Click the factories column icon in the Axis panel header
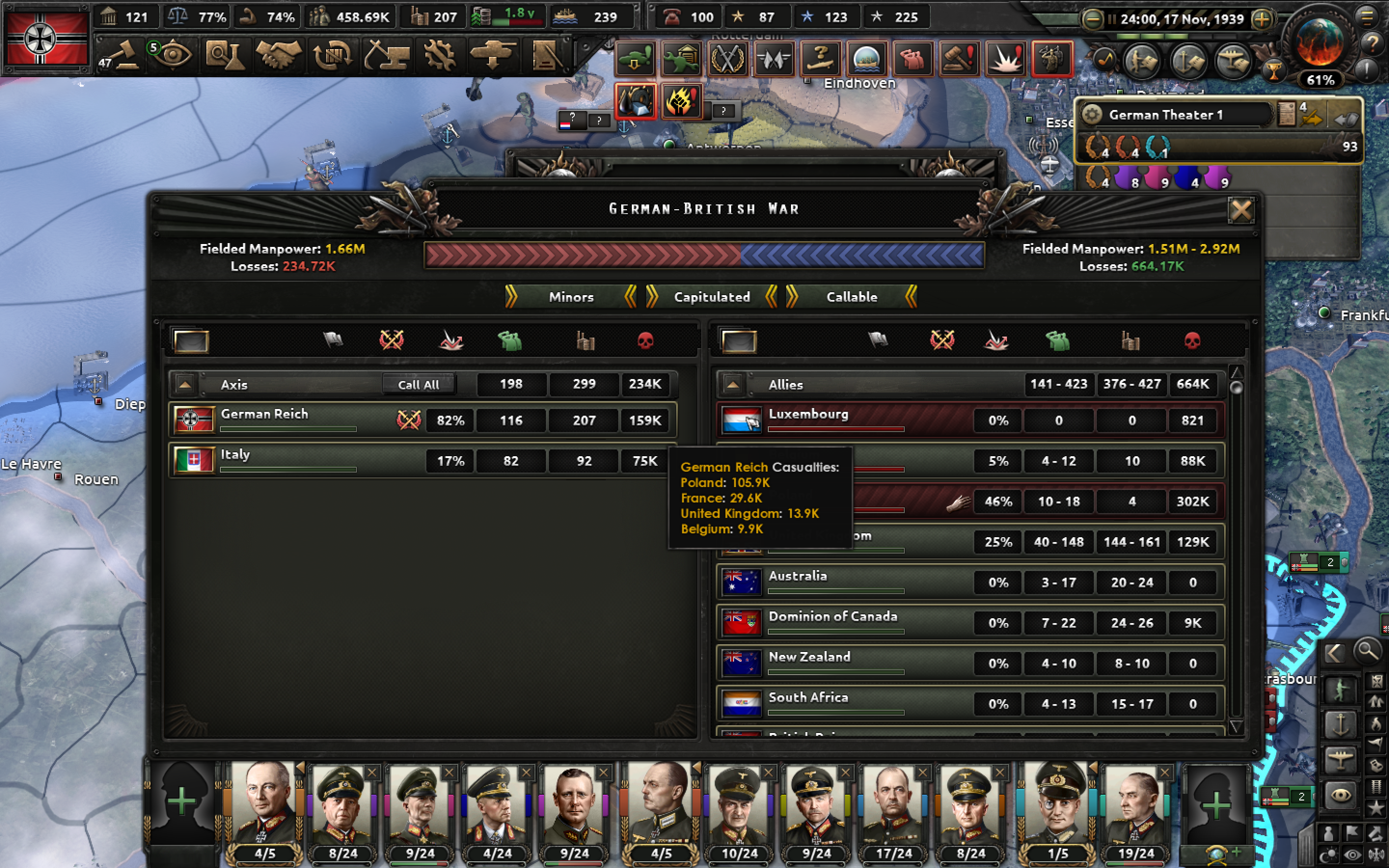The image size is (1389, 868). coord(586,340)
